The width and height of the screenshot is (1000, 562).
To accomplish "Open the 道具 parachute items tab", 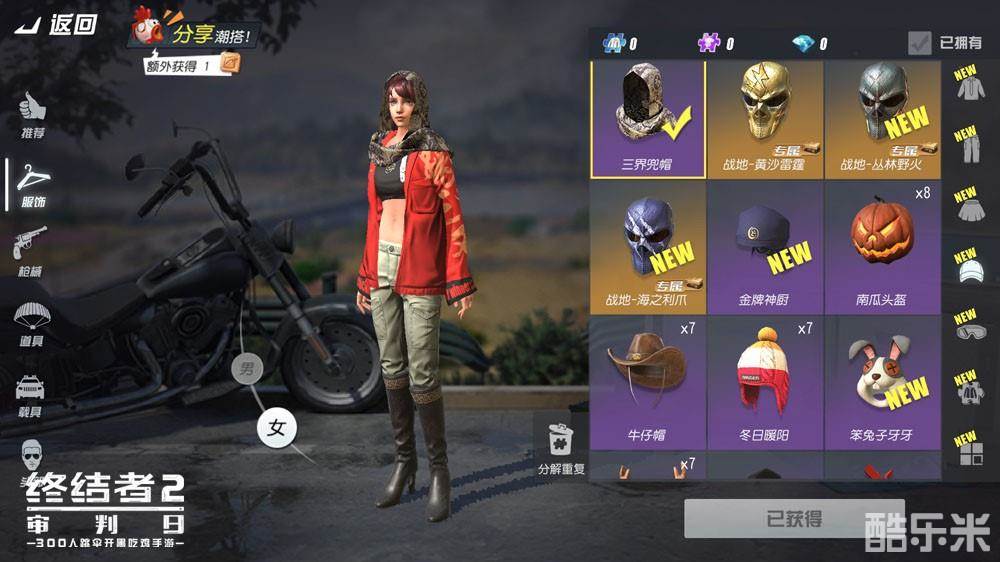I will (x=31, y=322).
